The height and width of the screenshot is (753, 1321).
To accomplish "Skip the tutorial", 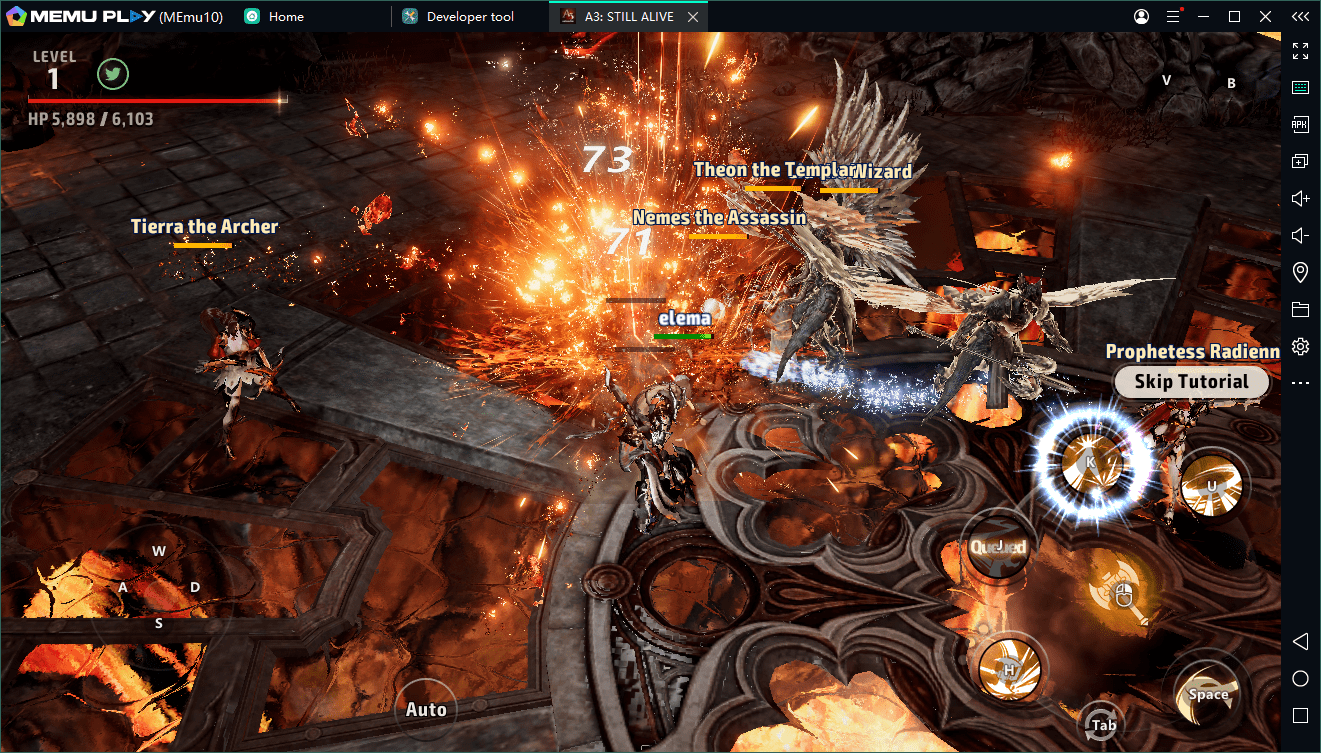I will point(1191,382).
